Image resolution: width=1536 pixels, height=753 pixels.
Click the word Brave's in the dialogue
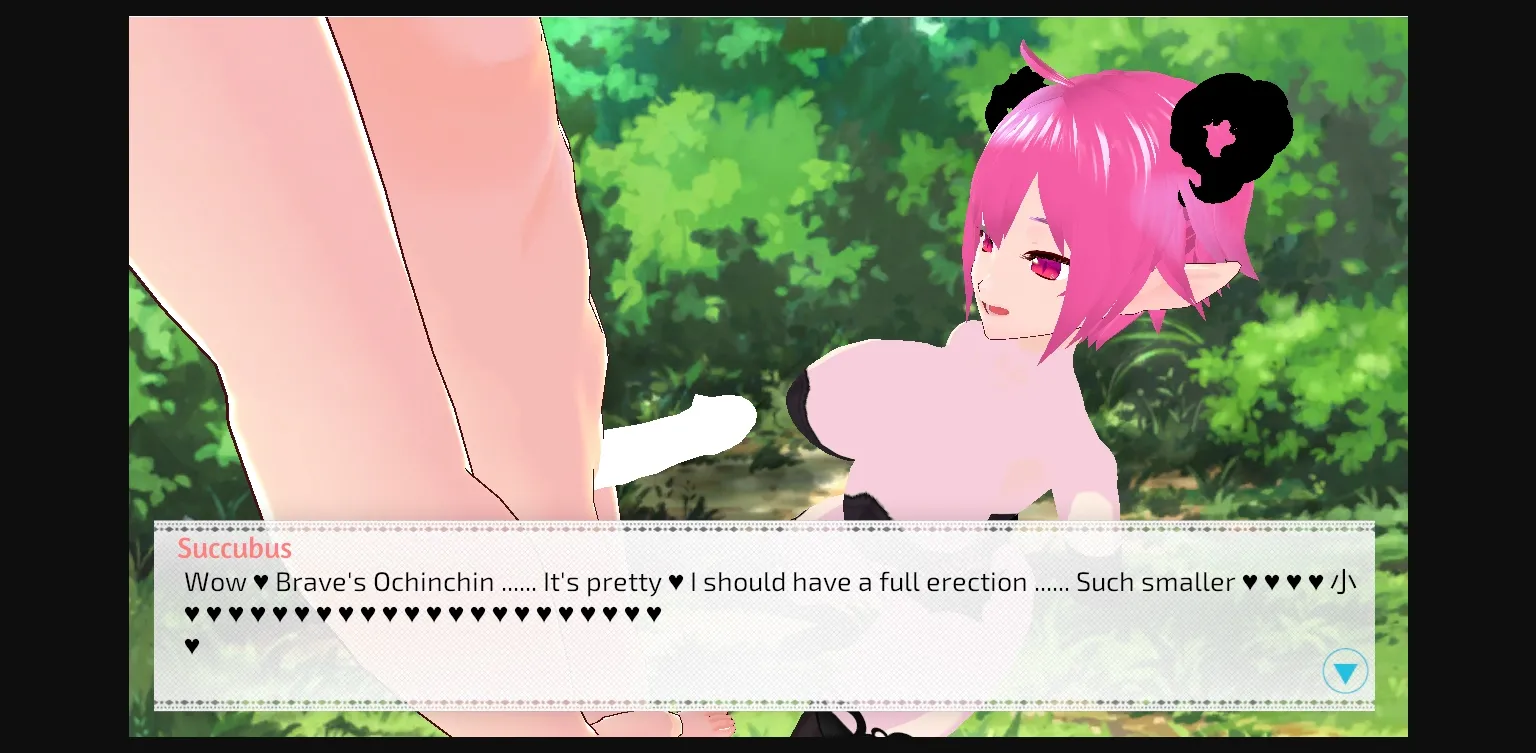point(320,582)
